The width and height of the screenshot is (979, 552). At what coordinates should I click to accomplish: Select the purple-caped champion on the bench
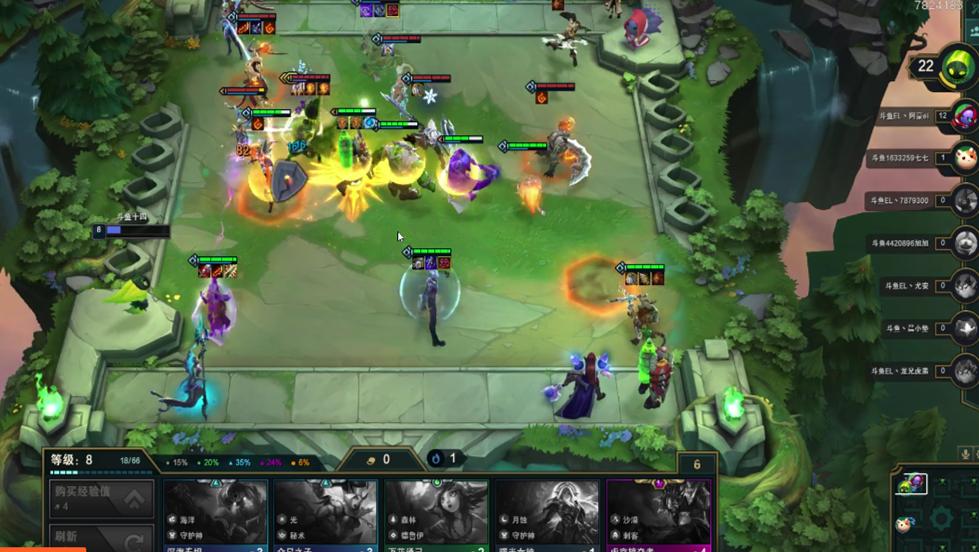point(580,386)
